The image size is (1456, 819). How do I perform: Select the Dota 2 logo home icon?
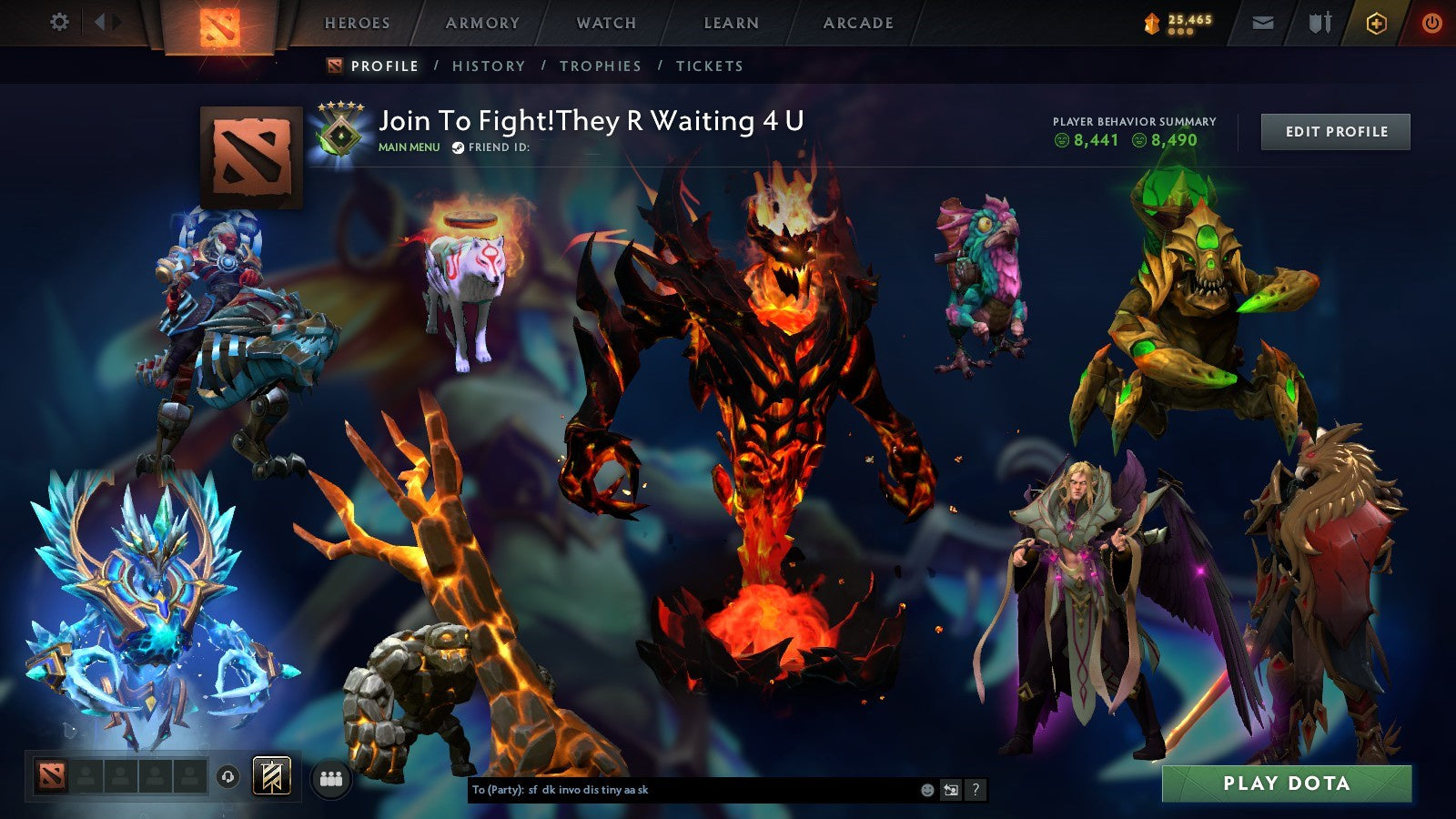pos(218,25)
